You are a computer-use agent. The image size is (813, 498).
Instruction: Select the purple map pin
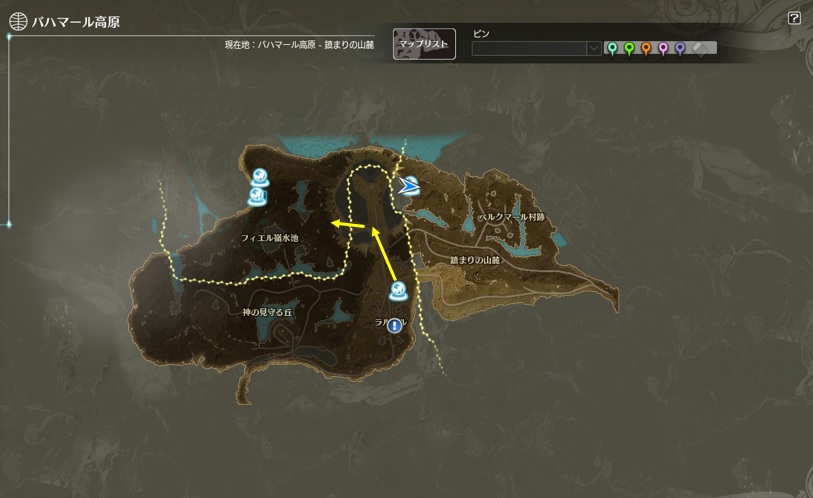(680, 48)
